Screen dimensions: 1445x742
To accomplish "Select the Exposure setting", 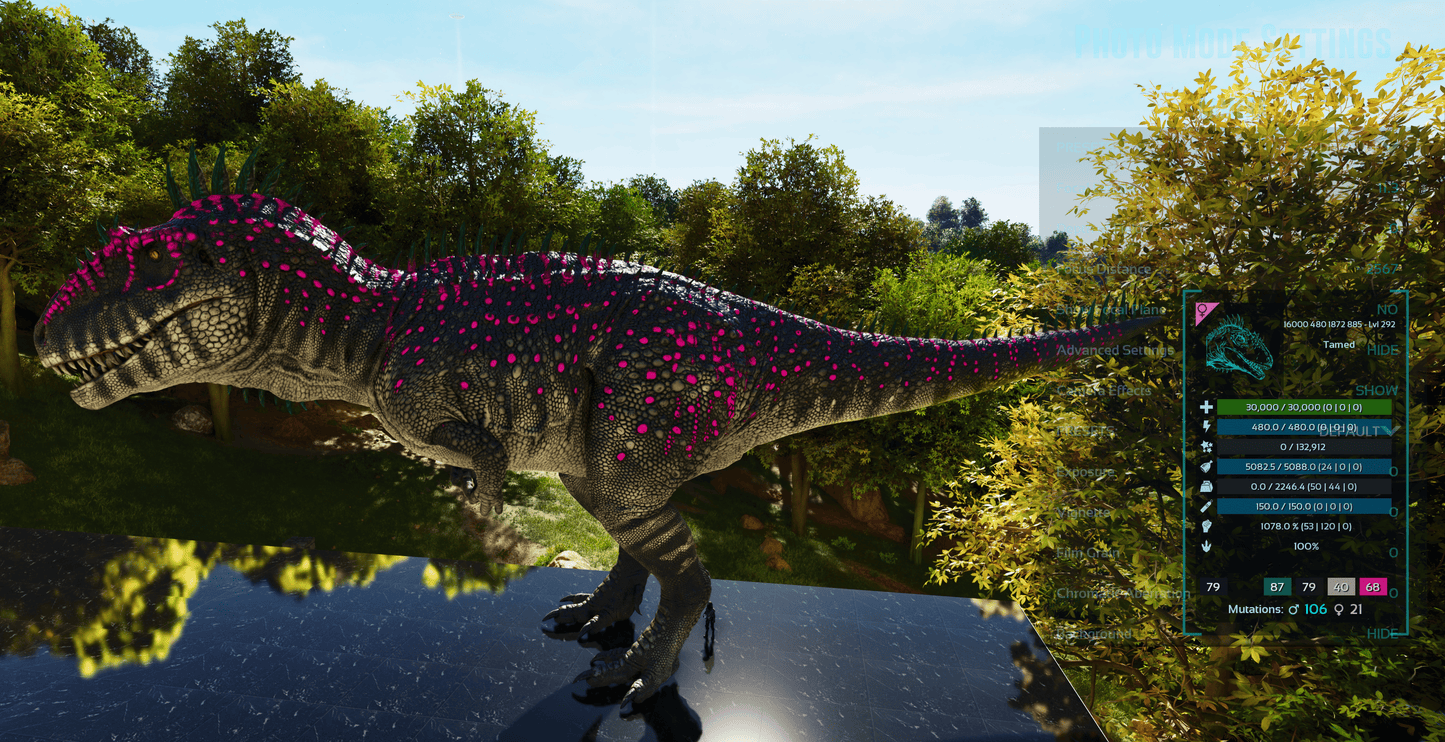I will point(1085,472).
